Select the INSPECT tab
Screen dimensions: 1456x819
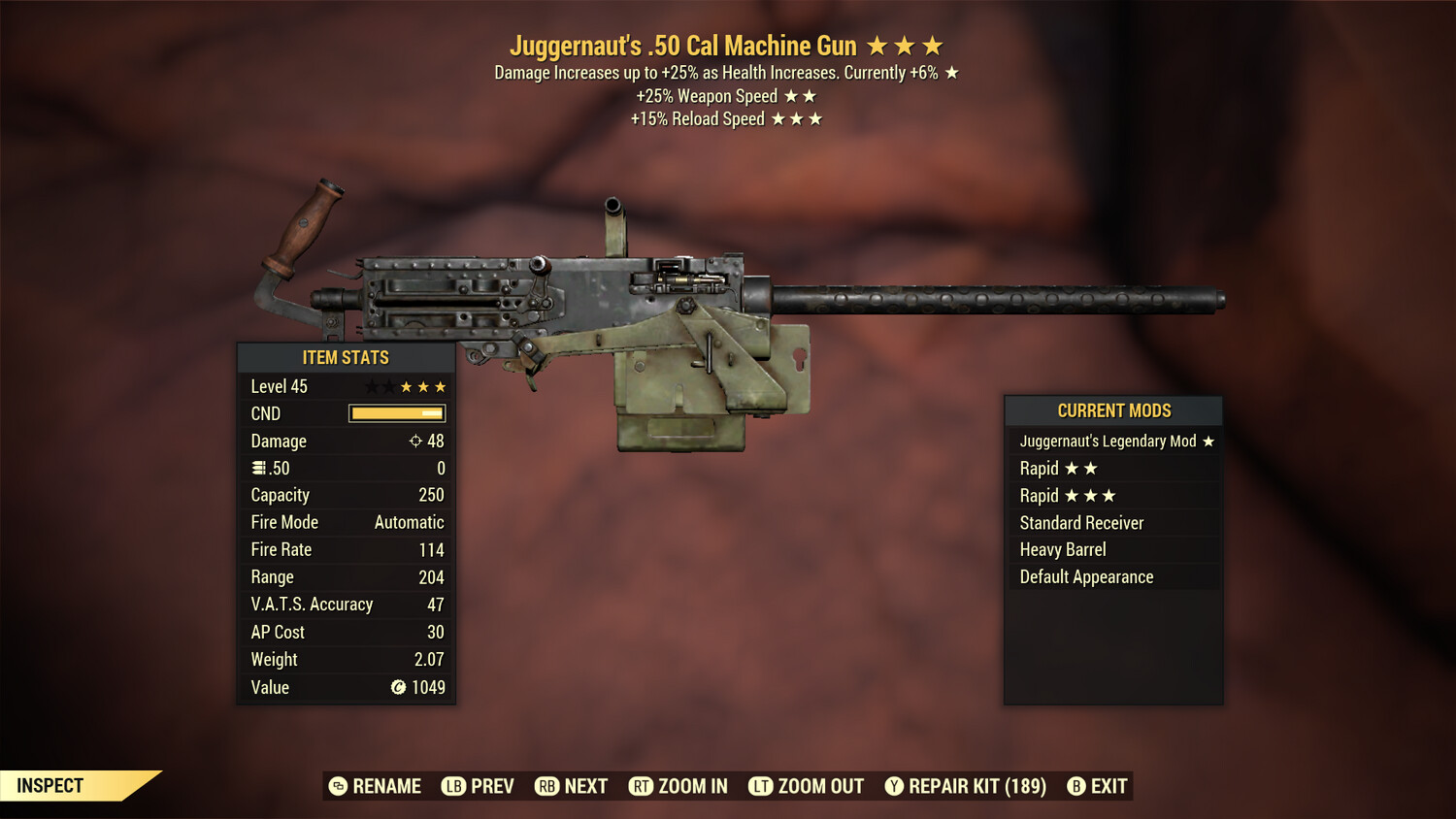tap(50, 785)
